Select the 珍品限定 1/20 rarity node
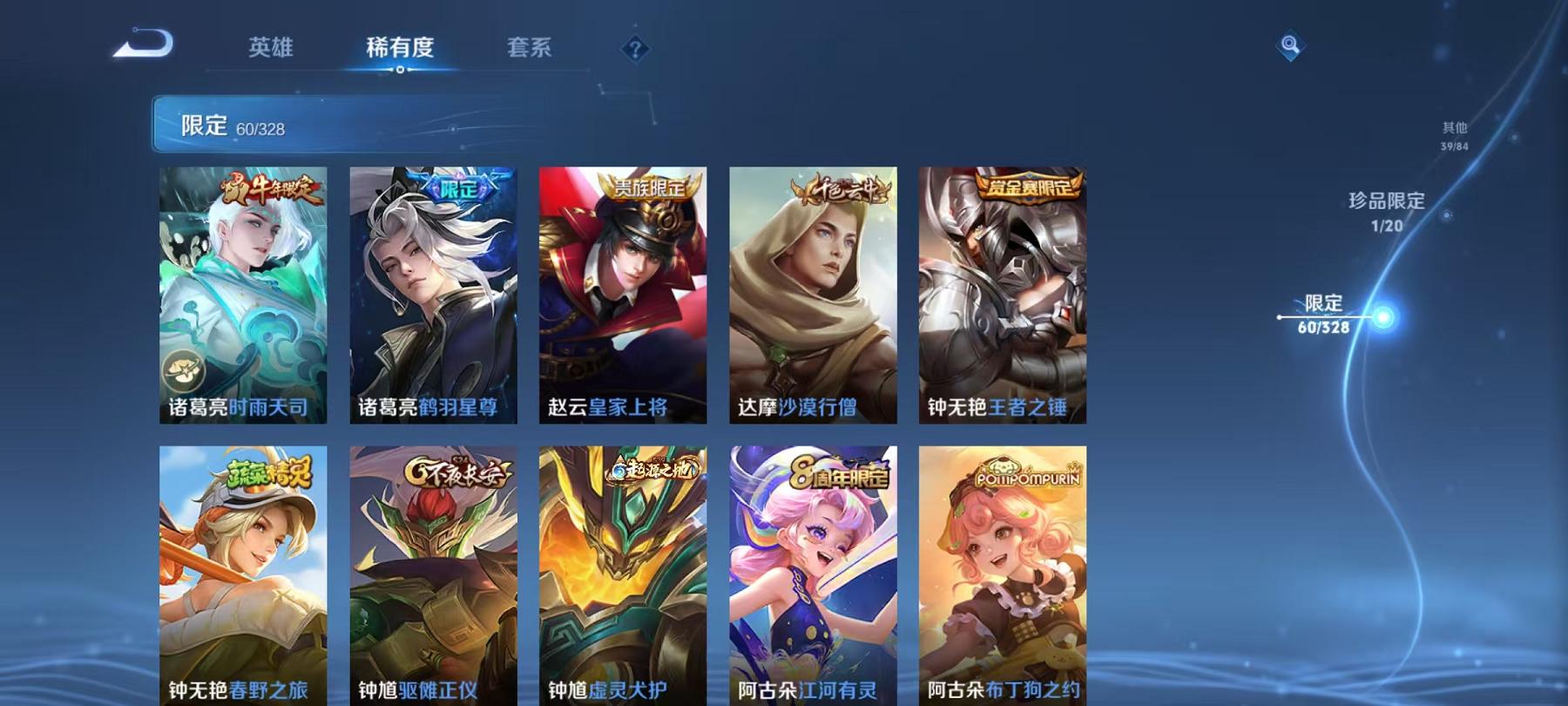Image resolution: width=1568 pixels, height=706 pixels. [x=1385, y=209]
